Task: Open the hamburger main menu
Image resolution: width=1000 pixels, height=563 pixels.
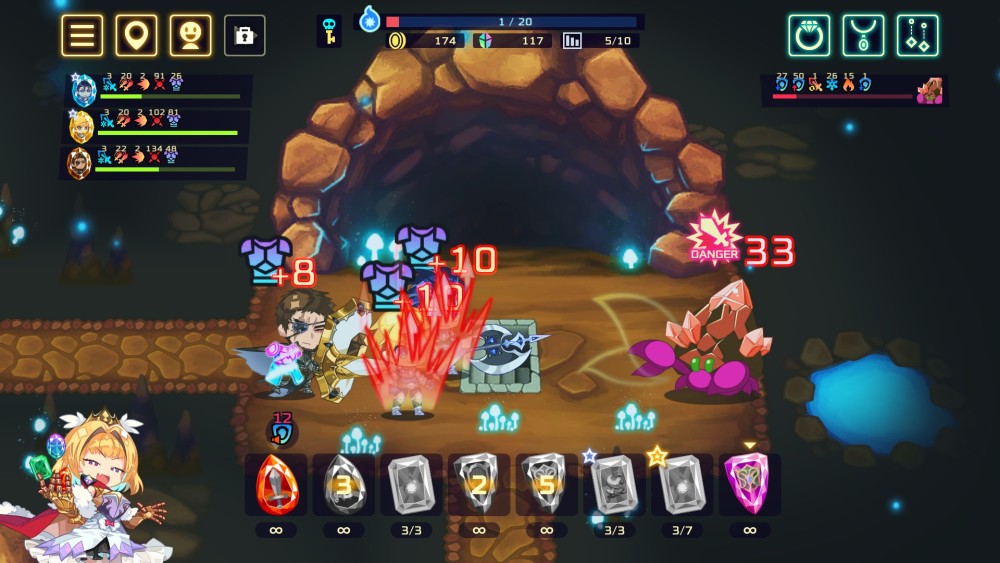Action: 82,35
